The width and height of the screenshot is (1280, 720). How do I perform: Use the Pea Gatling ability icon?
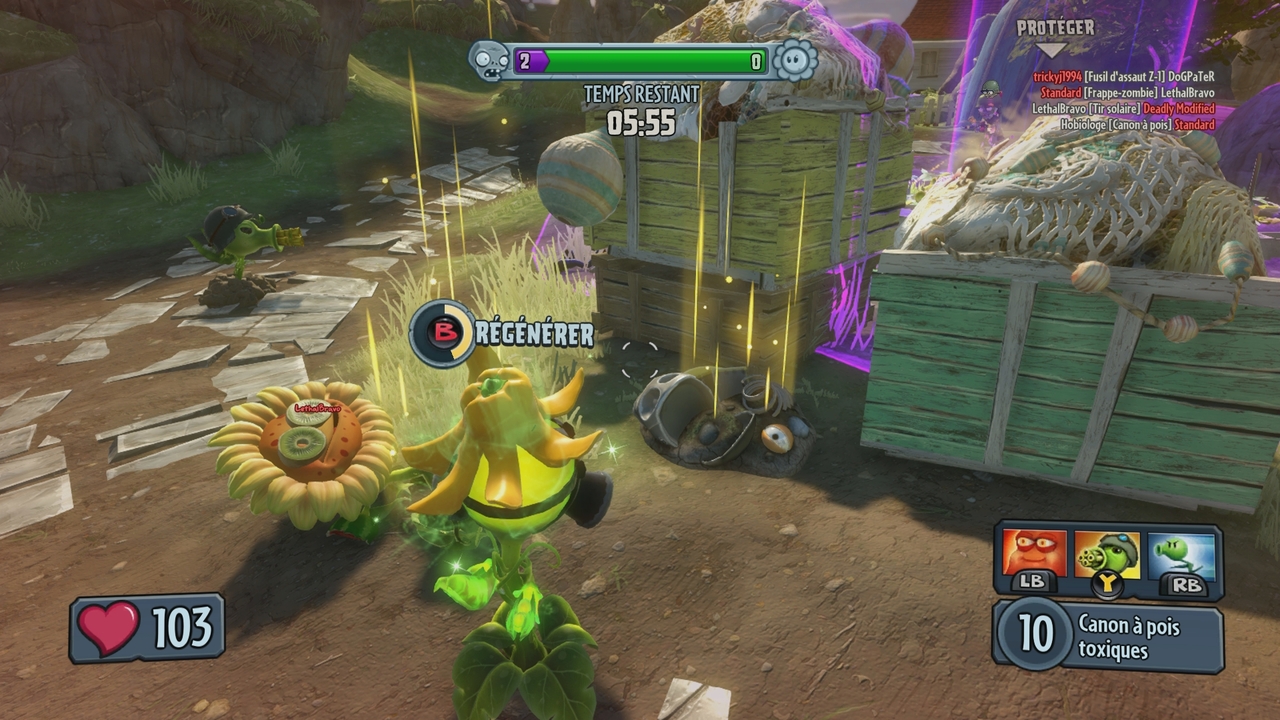coord(1107,556)
